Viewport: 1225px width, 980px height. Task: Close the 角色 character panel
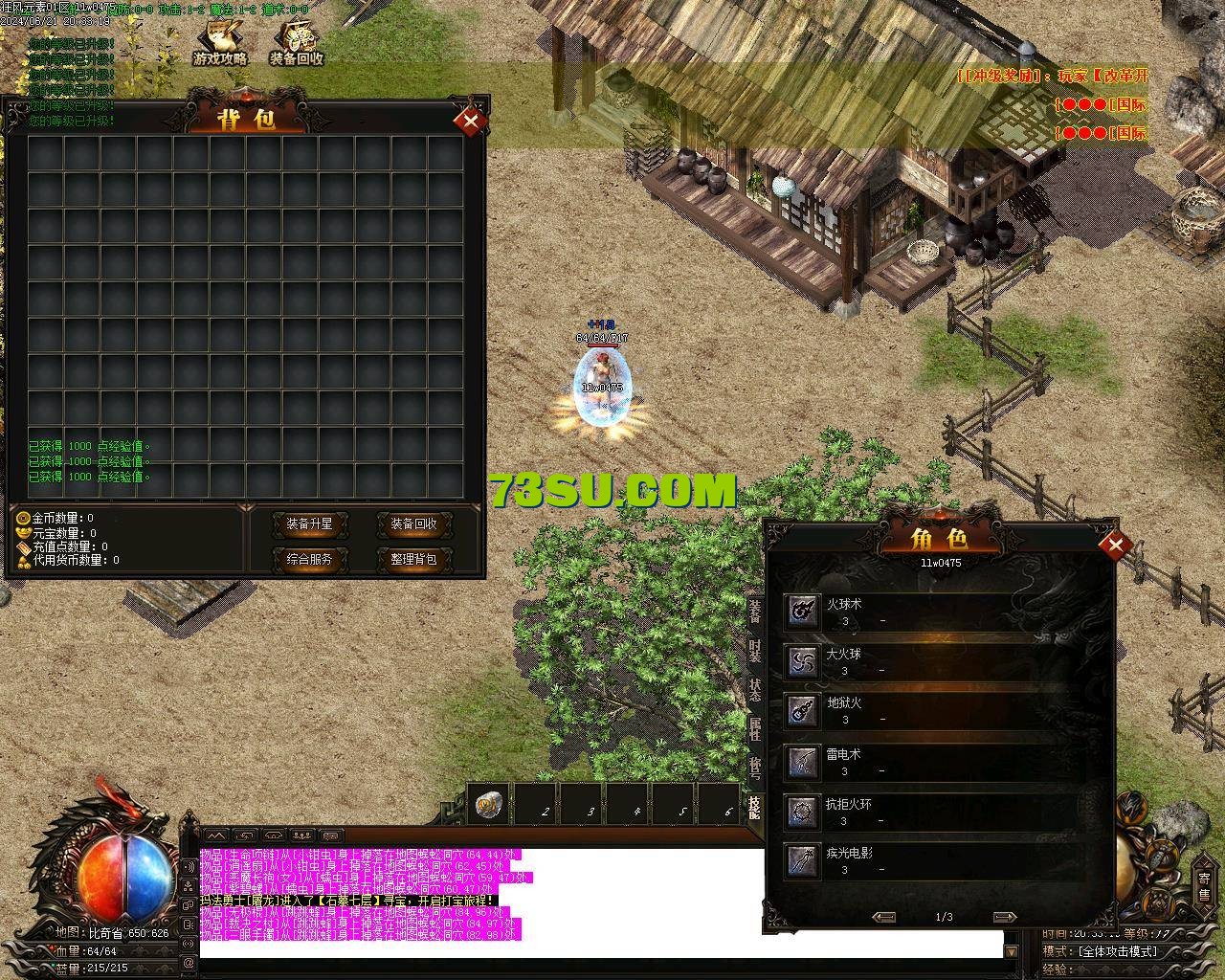(x=1114, y=546)
